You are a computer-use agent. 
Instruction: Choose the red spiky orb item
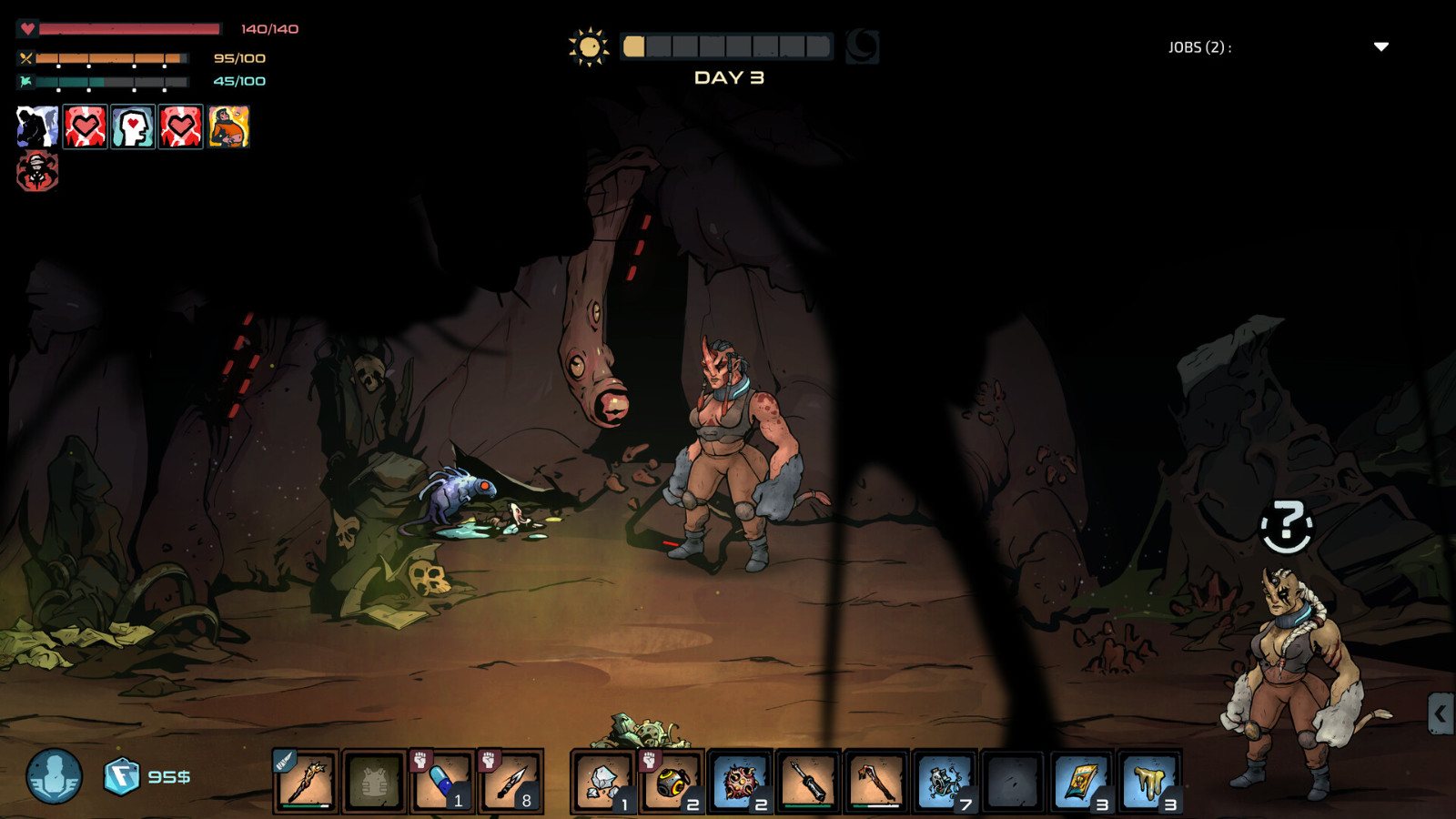740,781
